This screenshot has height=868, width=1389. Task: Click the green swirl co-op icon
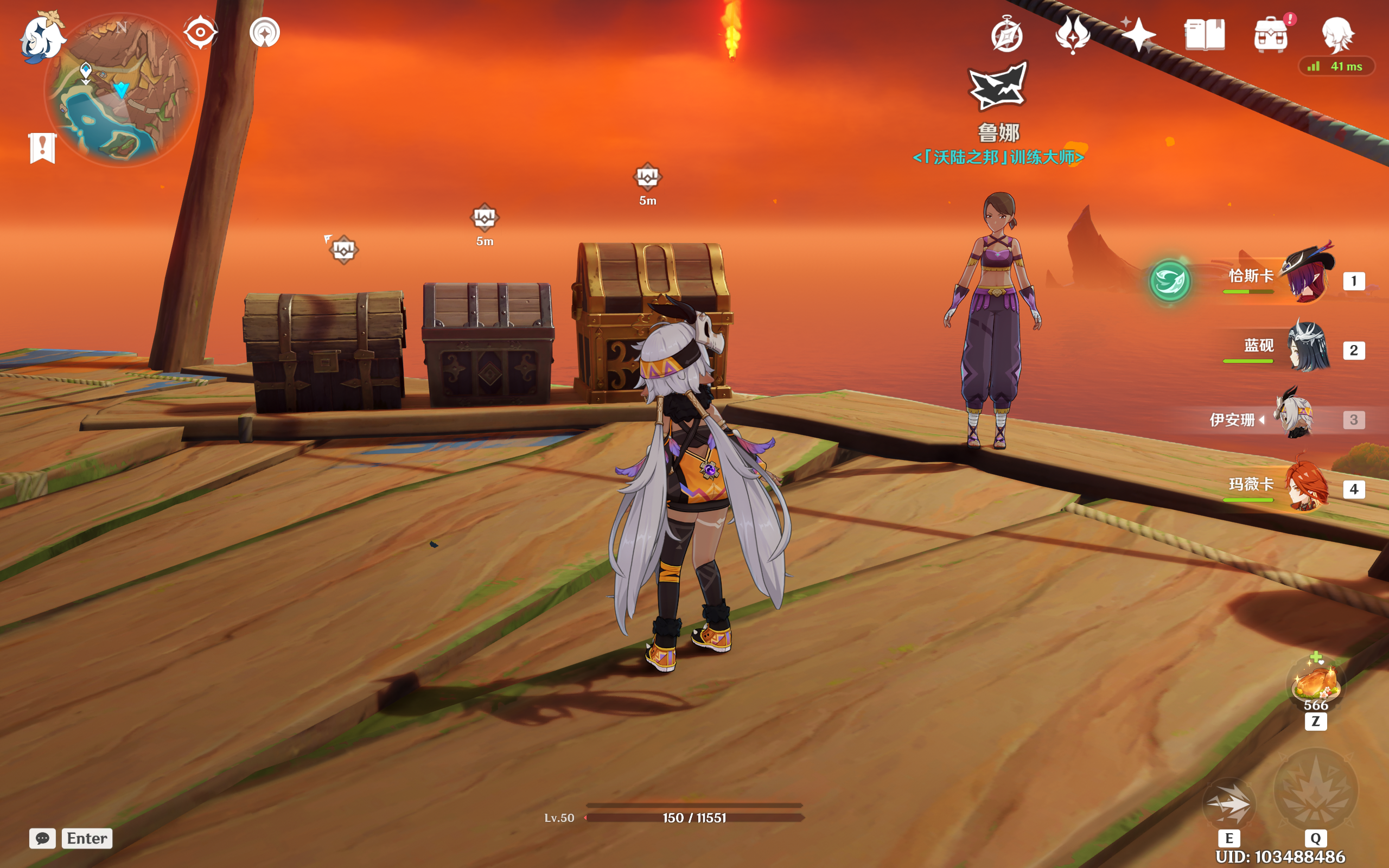tap(1170, 282)
